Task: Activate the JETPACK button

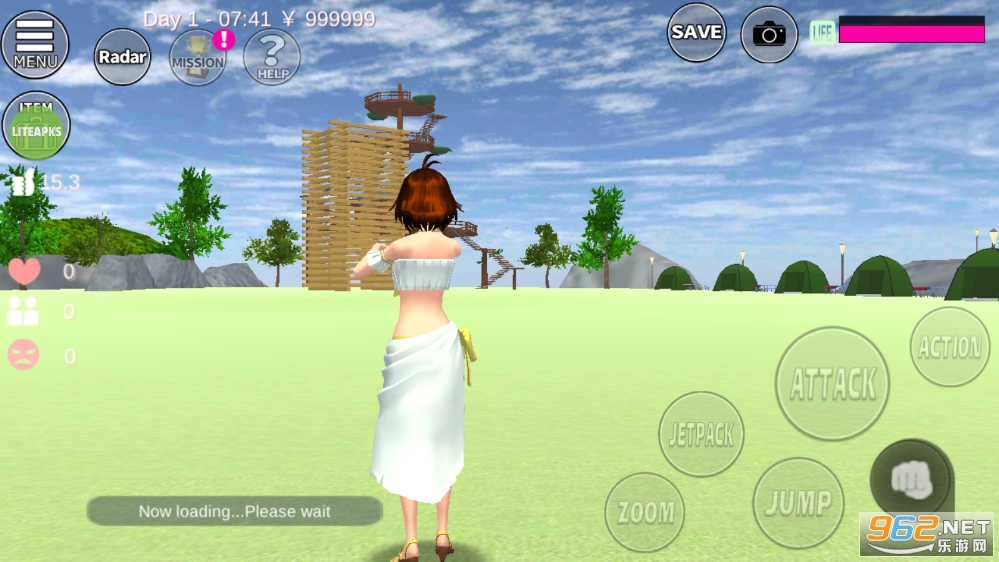Action: click(702, 434)
